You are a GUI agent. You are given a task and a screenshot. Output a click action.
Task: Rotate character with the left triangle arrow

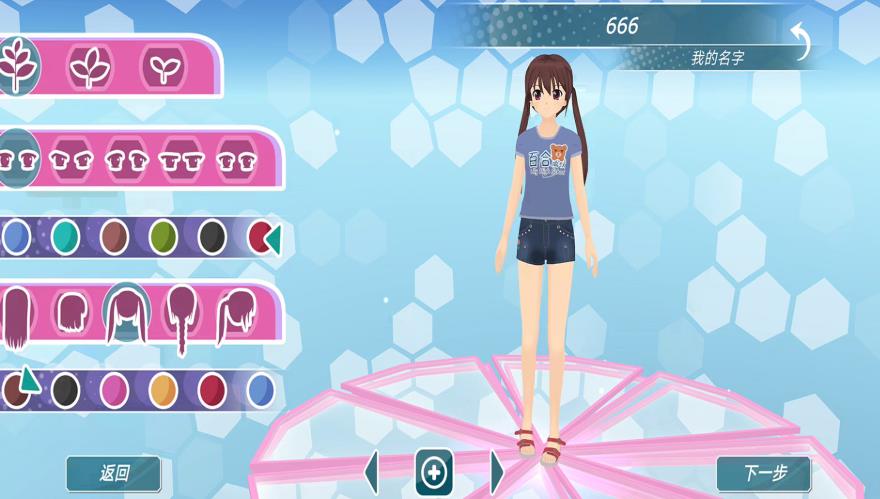coord(372,472)
